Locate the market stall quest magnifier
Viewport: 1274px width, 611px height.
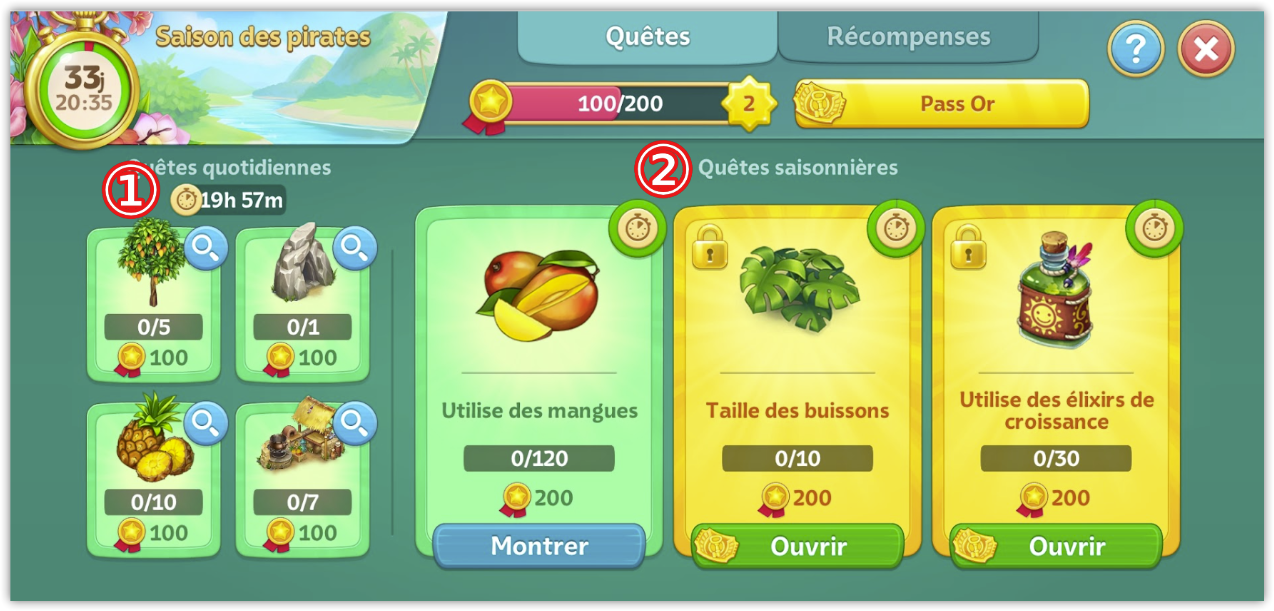click(x=354, y=424)
